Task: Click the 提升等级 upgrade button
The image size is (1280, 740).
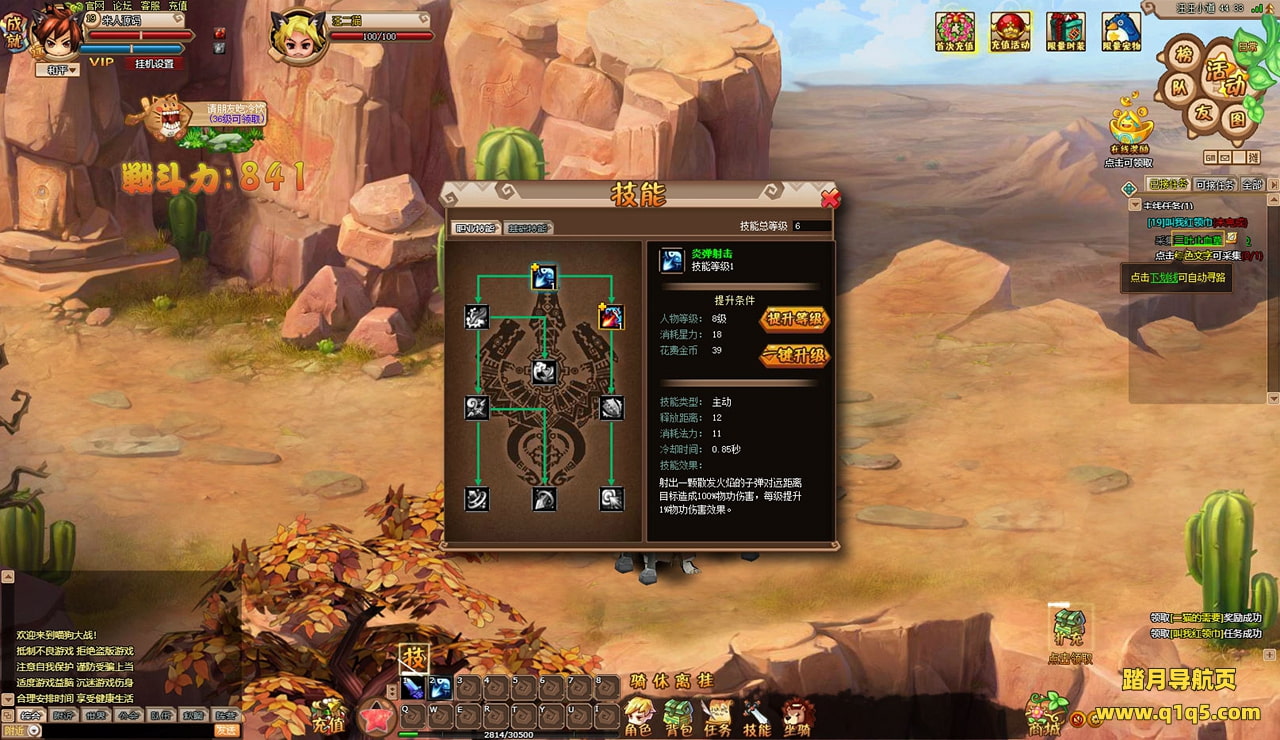Action: 795,319
